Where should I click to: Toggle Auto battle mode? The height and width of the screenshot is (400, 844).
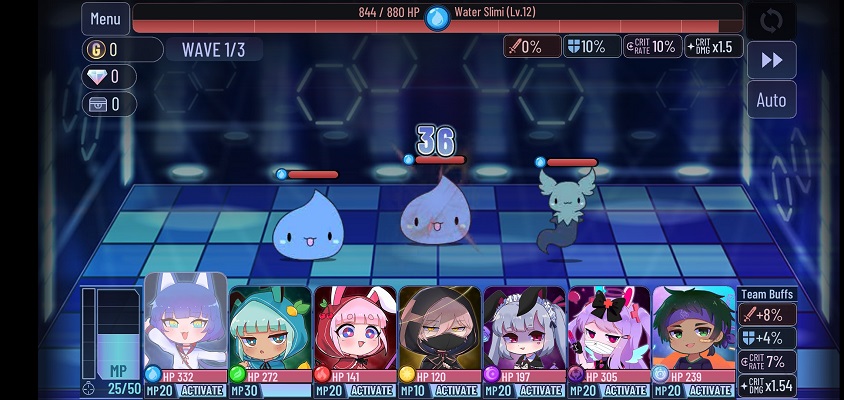pos(771,100)
